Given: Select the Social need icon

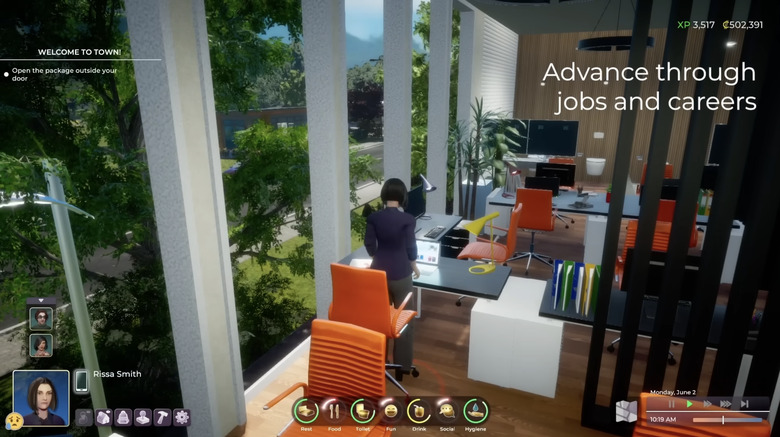Looking at the screenshot, I should [447, 411].
